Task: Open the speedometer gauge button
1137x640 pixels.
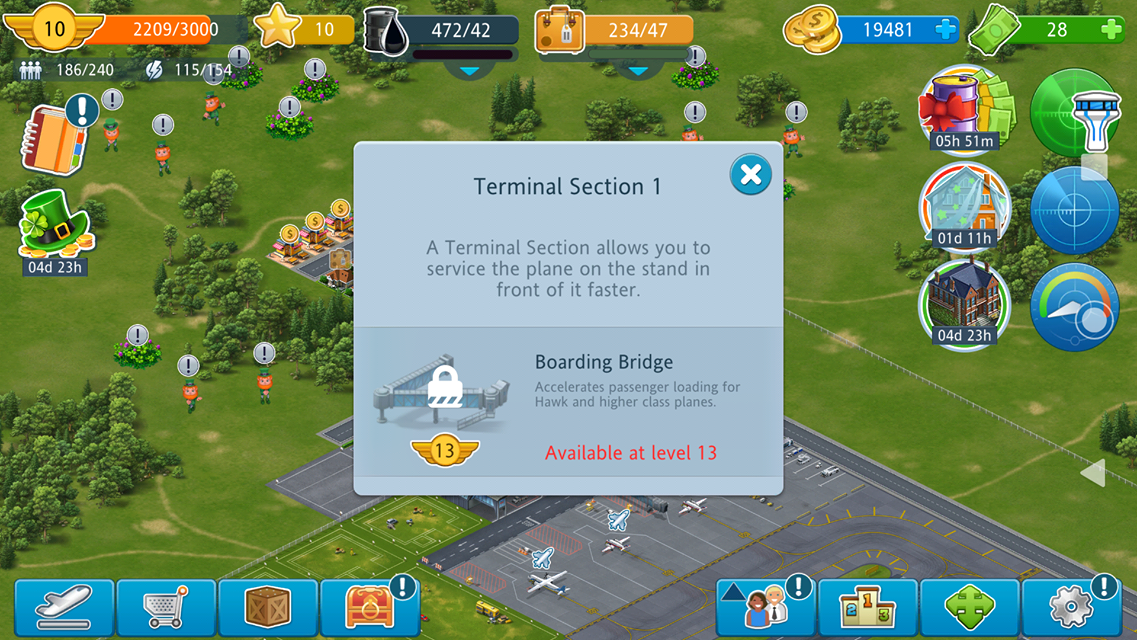Action: pos(1075,307)
